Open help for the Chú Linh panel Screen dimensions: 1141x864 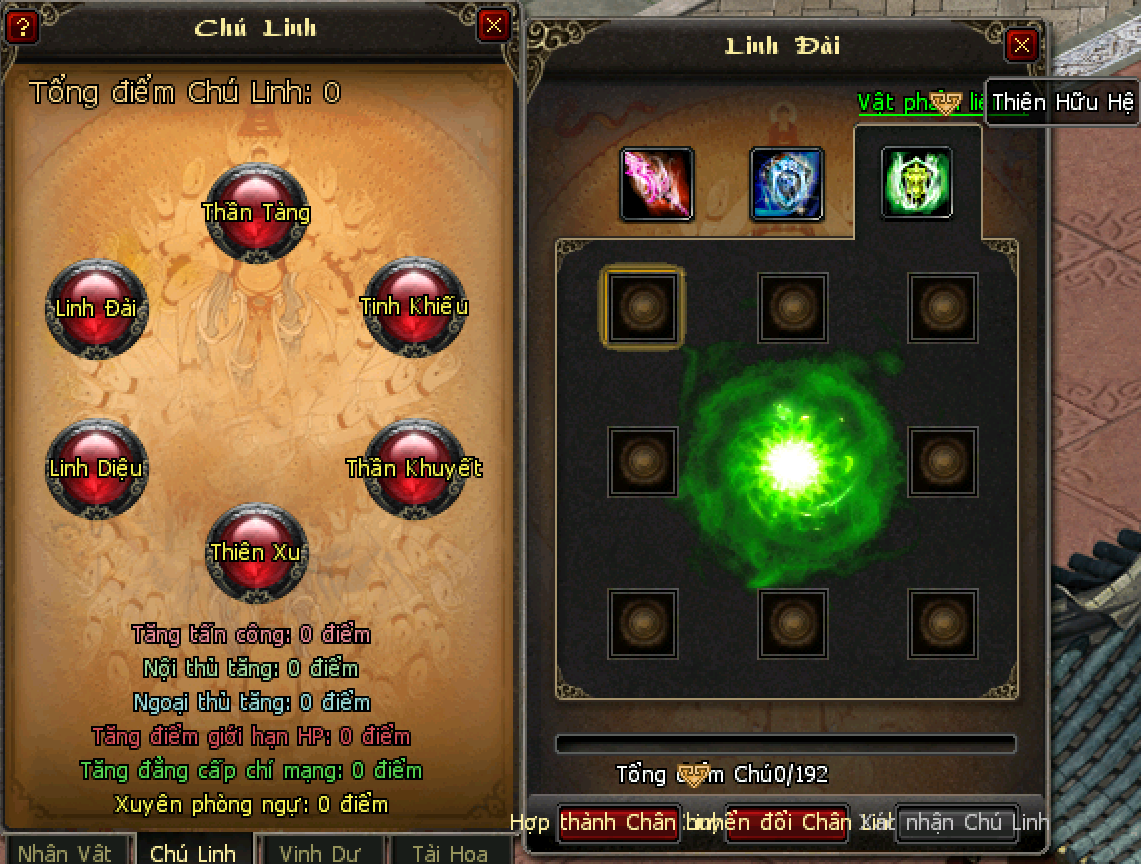[x=22, y=26]
